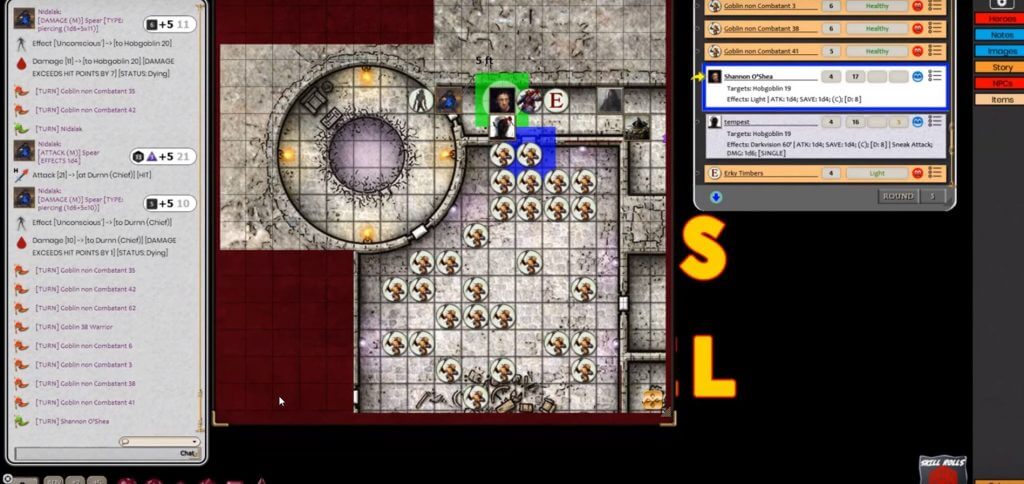Expand Shannon O'Shea's tracker details list icon
This screenshot has width=1024, height=484.
935,76
